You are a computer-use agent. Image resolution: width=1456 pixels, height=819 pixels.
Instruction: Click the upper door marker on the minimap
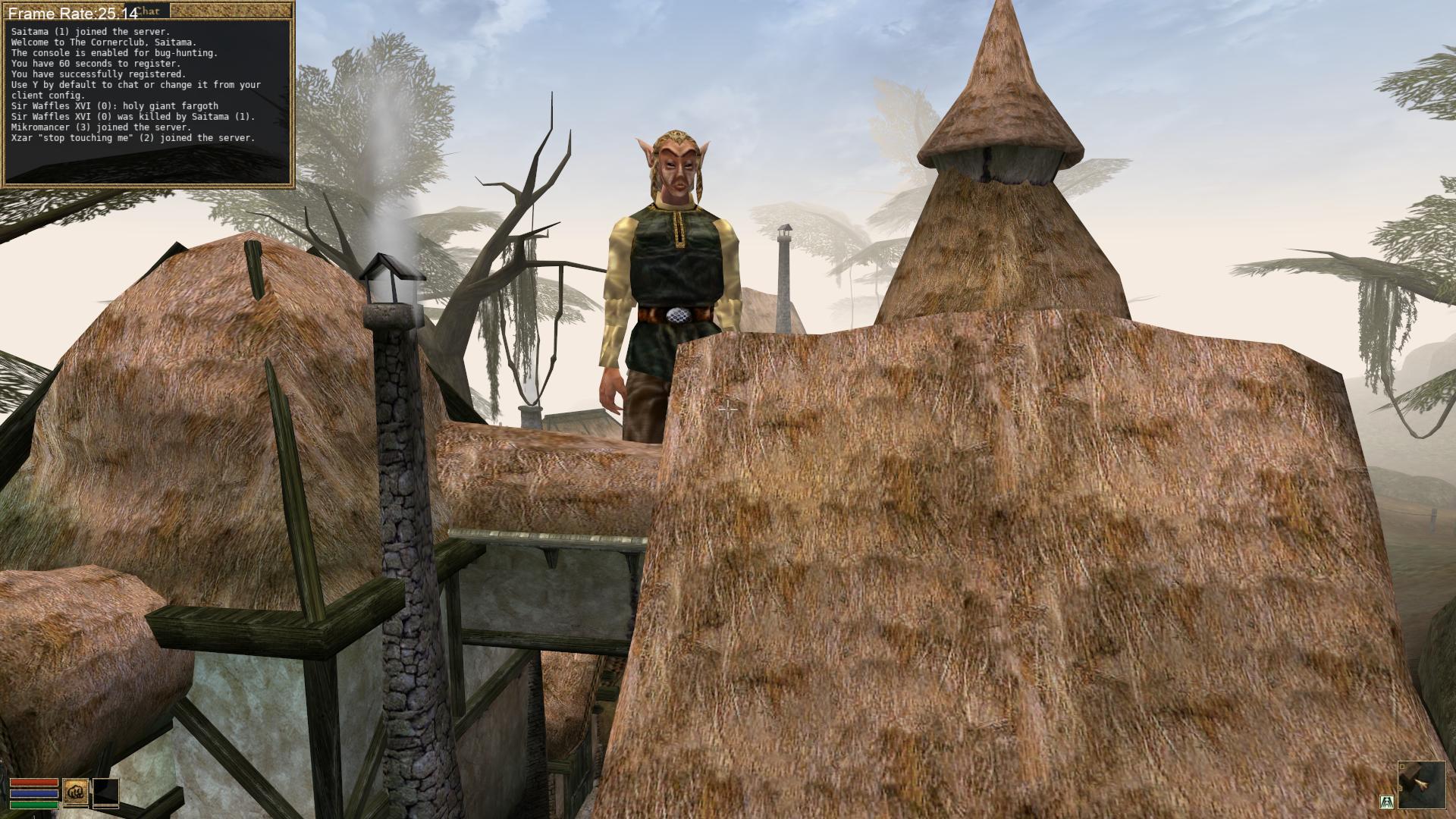pos(1402,767)
